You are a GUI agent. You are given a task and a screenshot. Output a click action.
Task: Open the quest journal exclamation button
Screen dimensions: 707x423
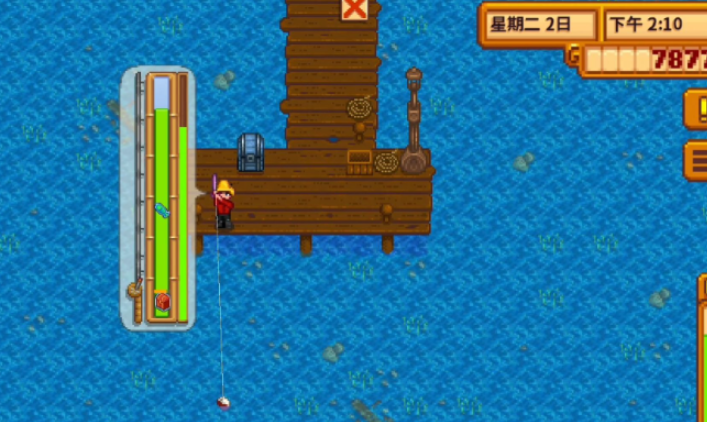697,109
